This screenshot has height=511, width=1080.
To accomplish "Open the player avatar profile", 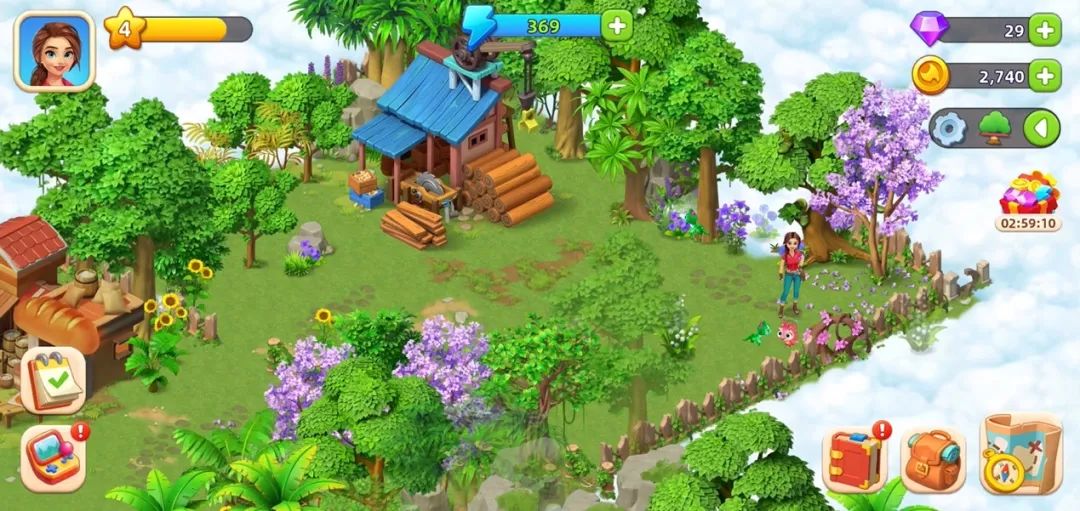I will coord(54,51).
